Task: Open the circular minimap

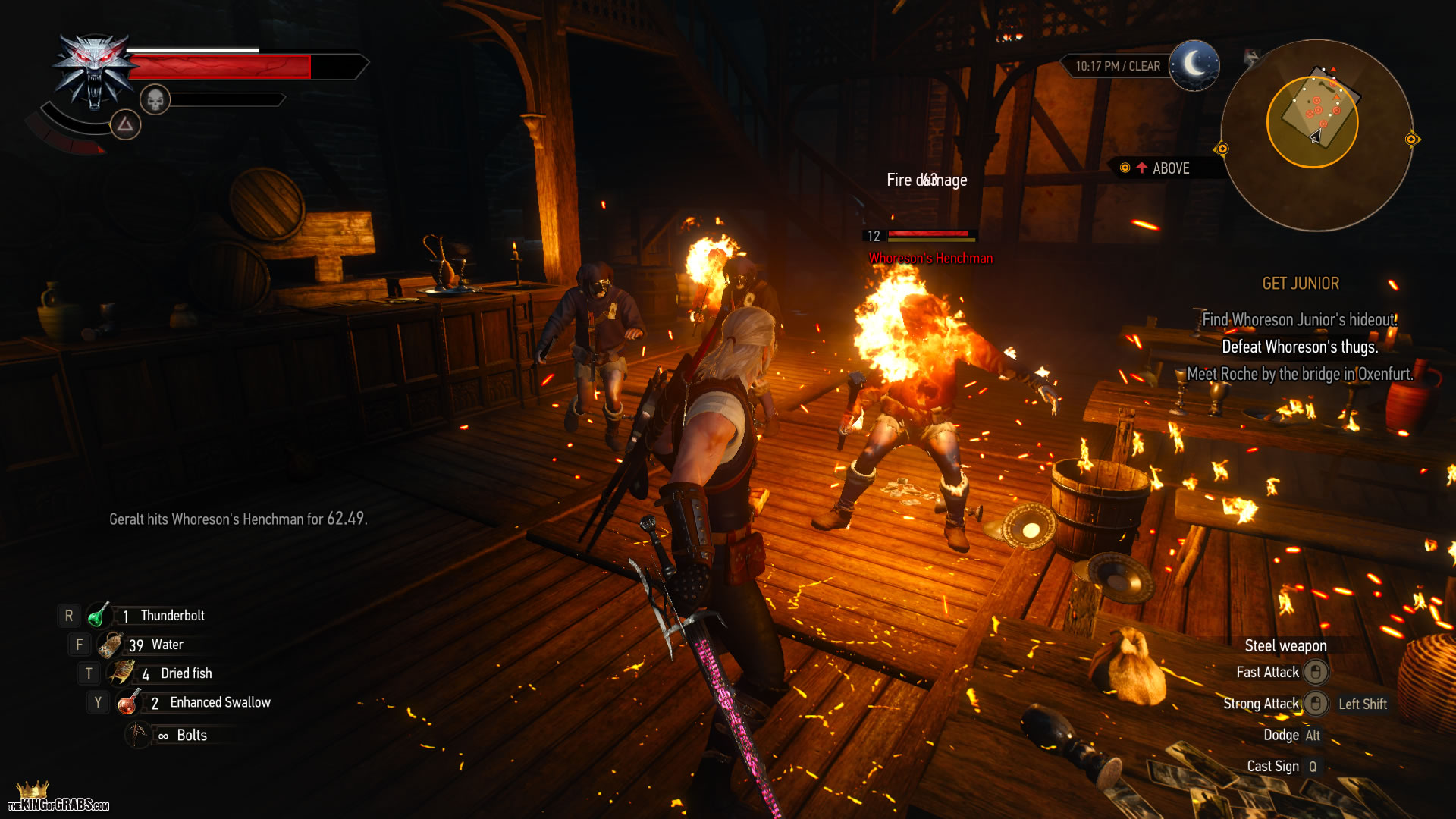Action: (1316, 135)
